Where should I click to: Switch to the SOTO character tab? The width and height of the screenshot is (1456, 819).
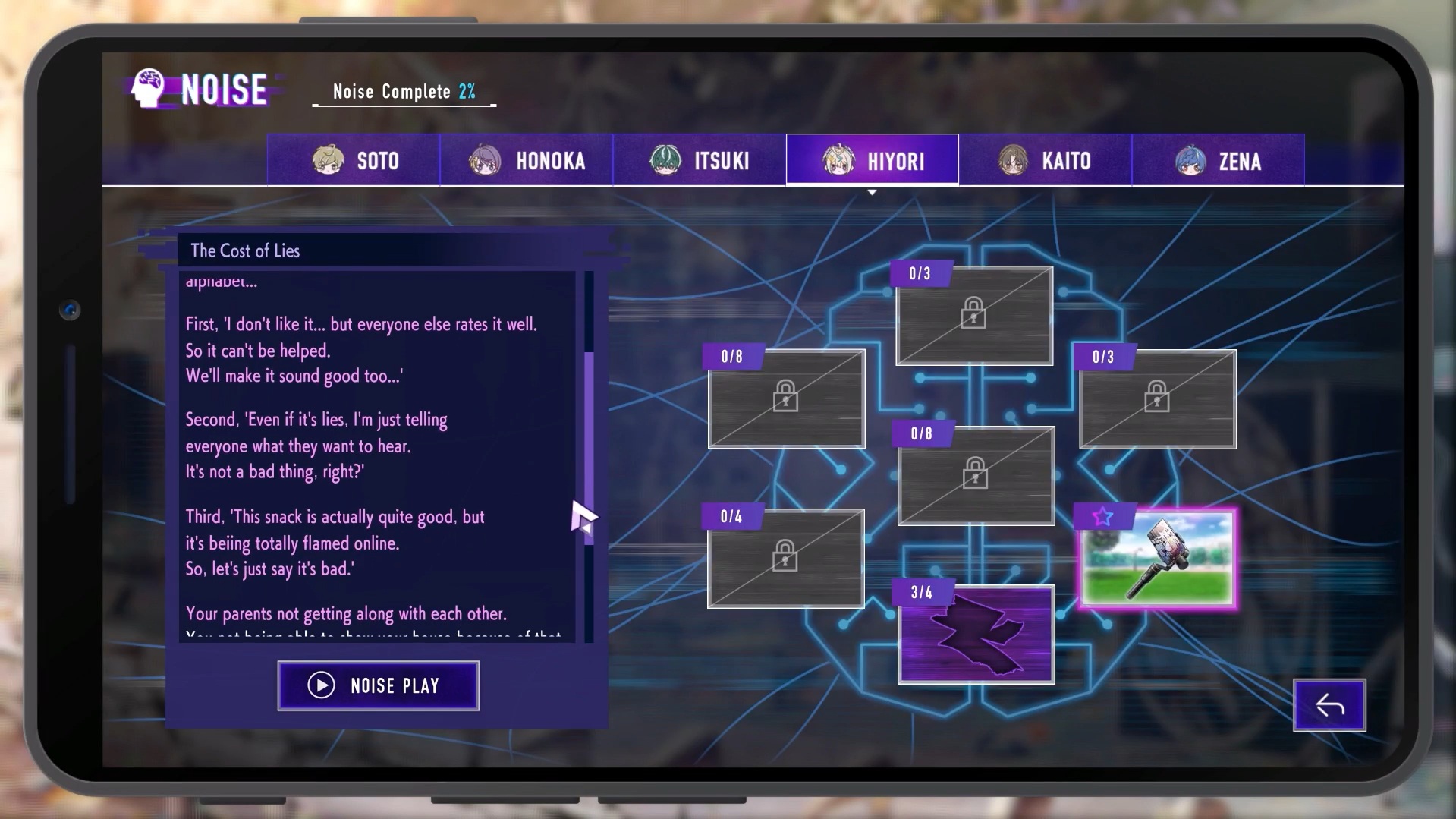[354, 160]
